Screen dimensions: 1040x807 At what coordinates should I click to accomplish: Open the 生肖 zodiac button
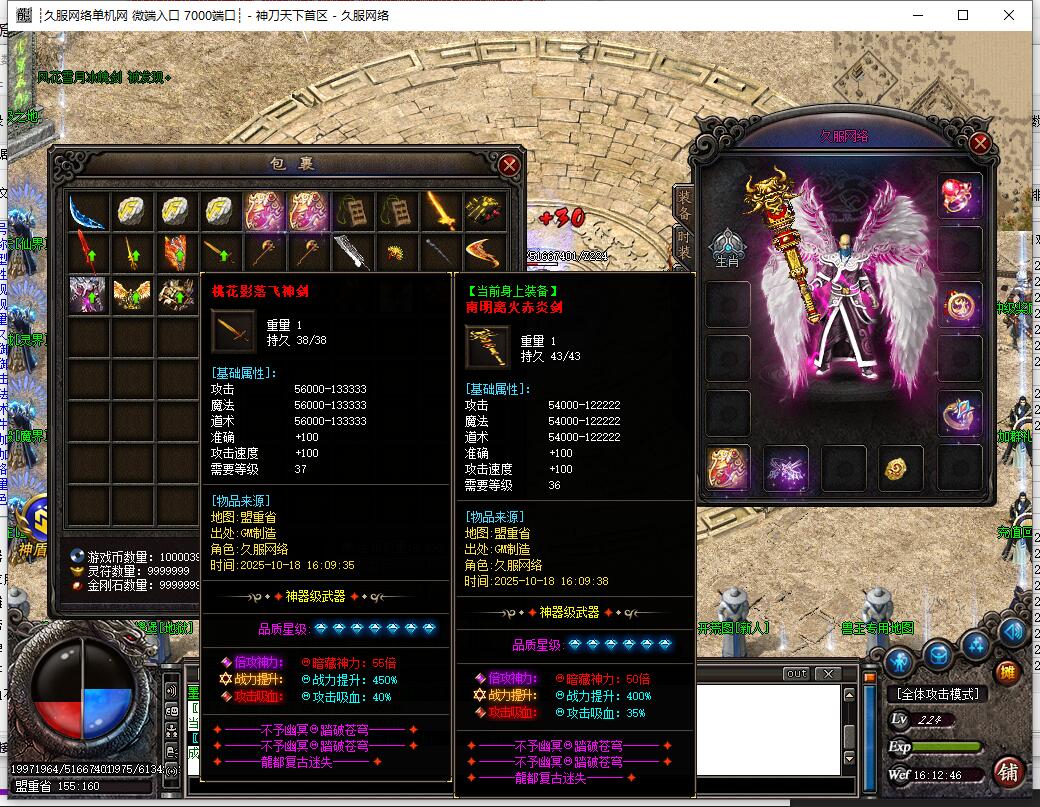(728, 248)
